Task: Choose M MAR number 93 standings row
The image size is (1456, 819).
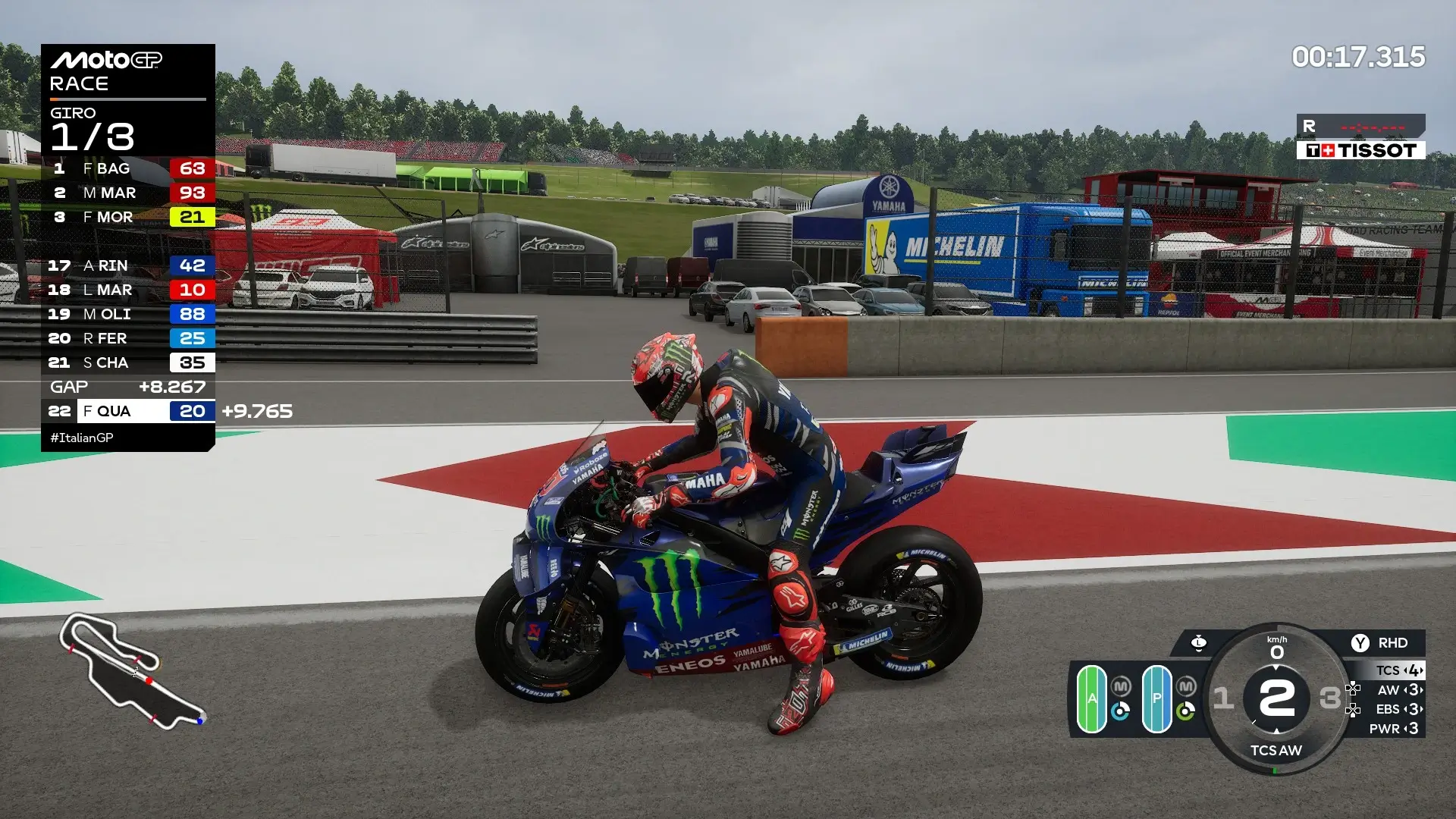Action: pos(127,193)
